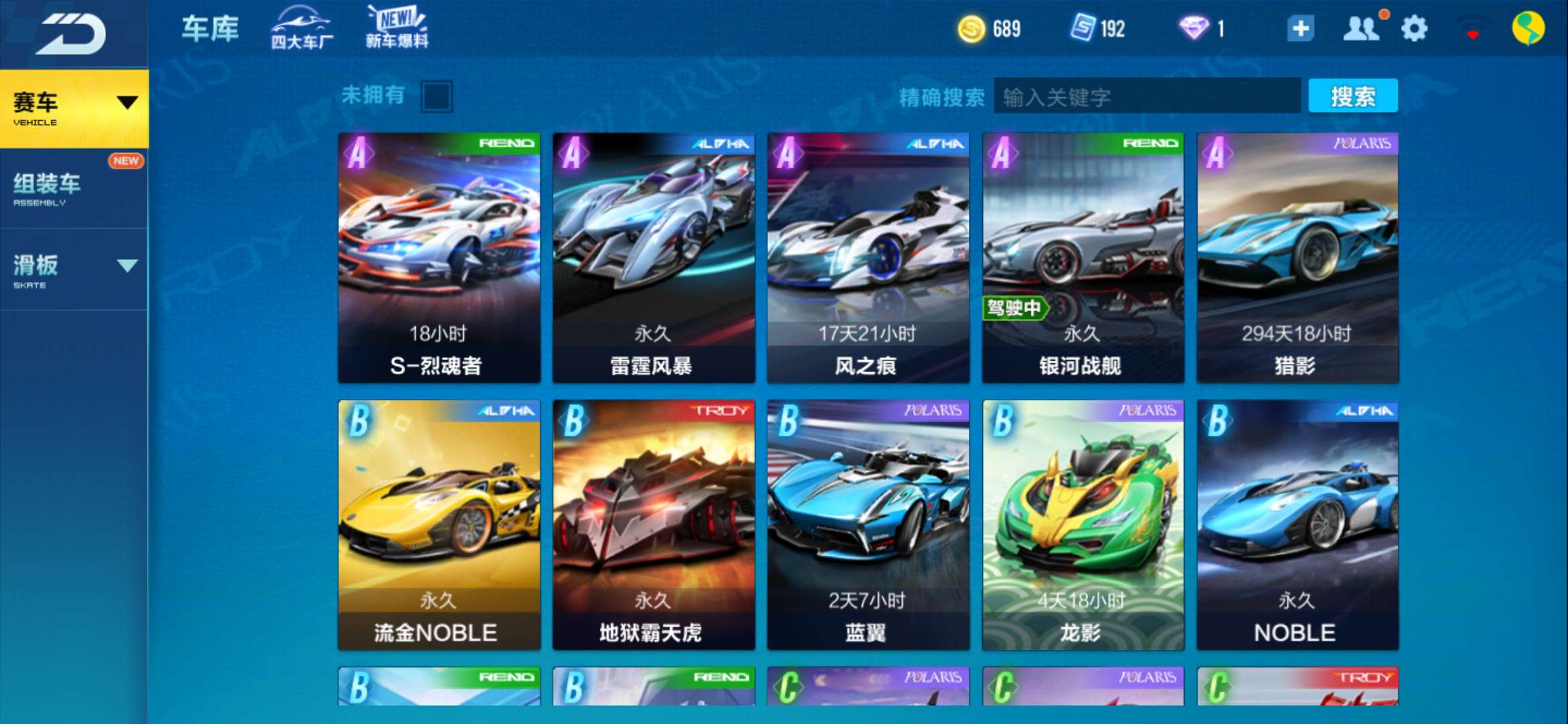This screenshot has width=1568, height=724.
Task: Open the friends list icon
Action: (1360, 29)
